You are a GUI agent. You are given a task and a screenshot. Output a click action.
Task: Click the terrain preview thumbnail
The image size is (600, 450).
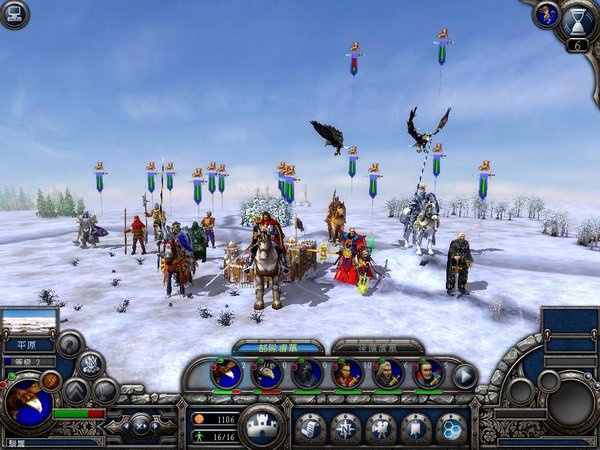[28, 324]
